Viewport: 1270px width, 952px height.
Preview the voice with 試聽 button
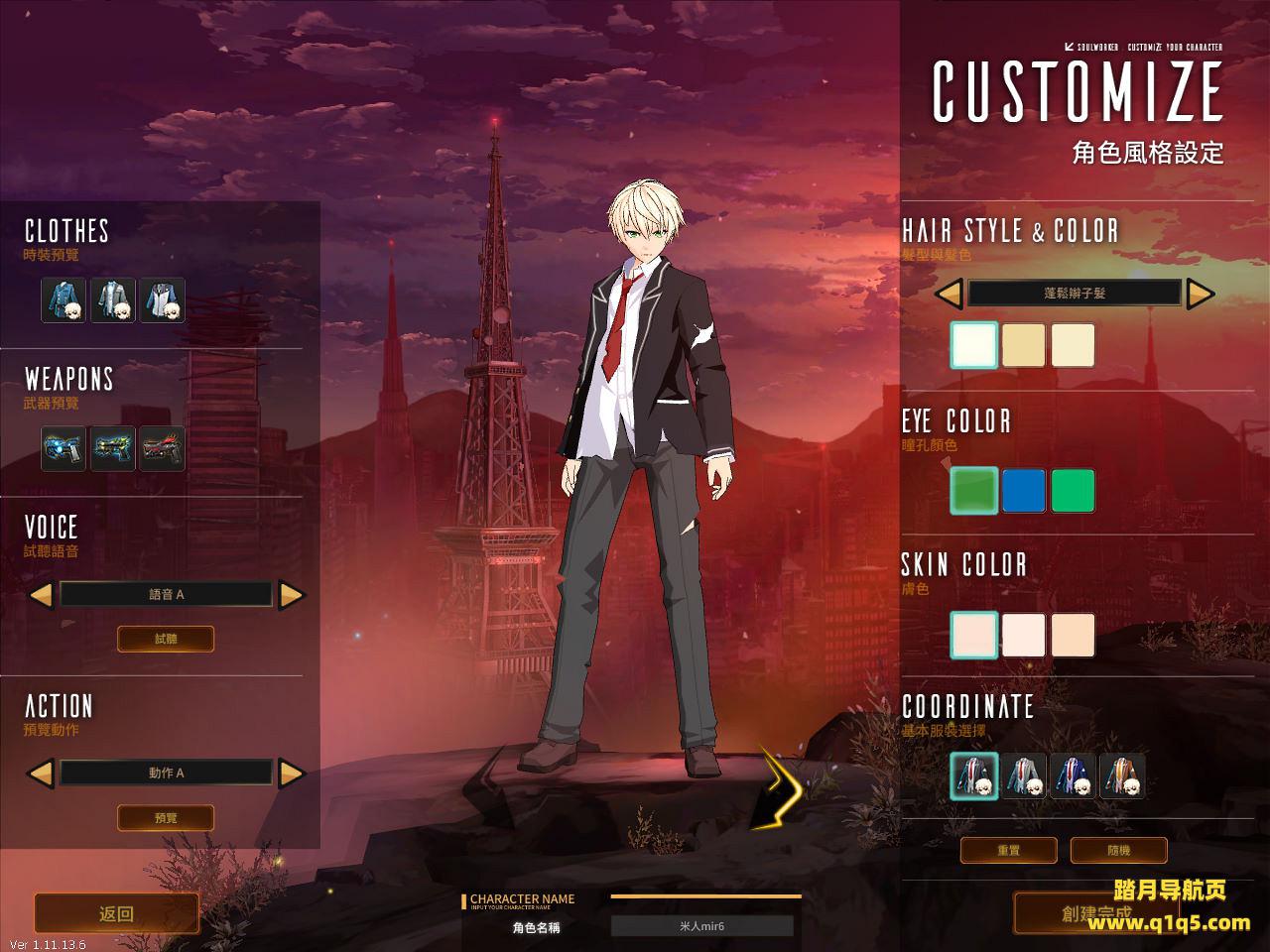pos(166,639)
